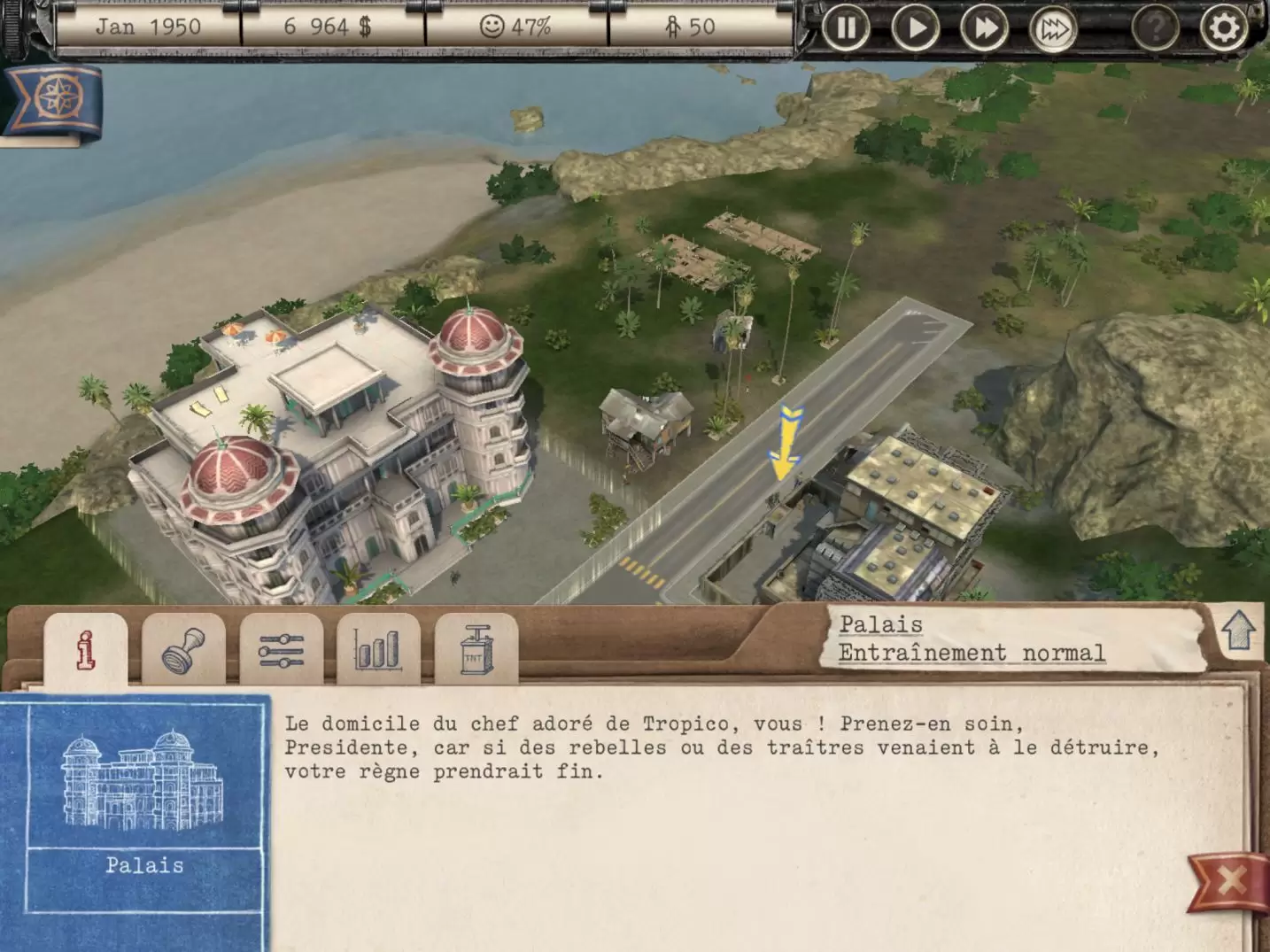Viewport: 1270px width, 952px height.
Task: Close the Palais panel with red X
Action: pos(1230,881)
